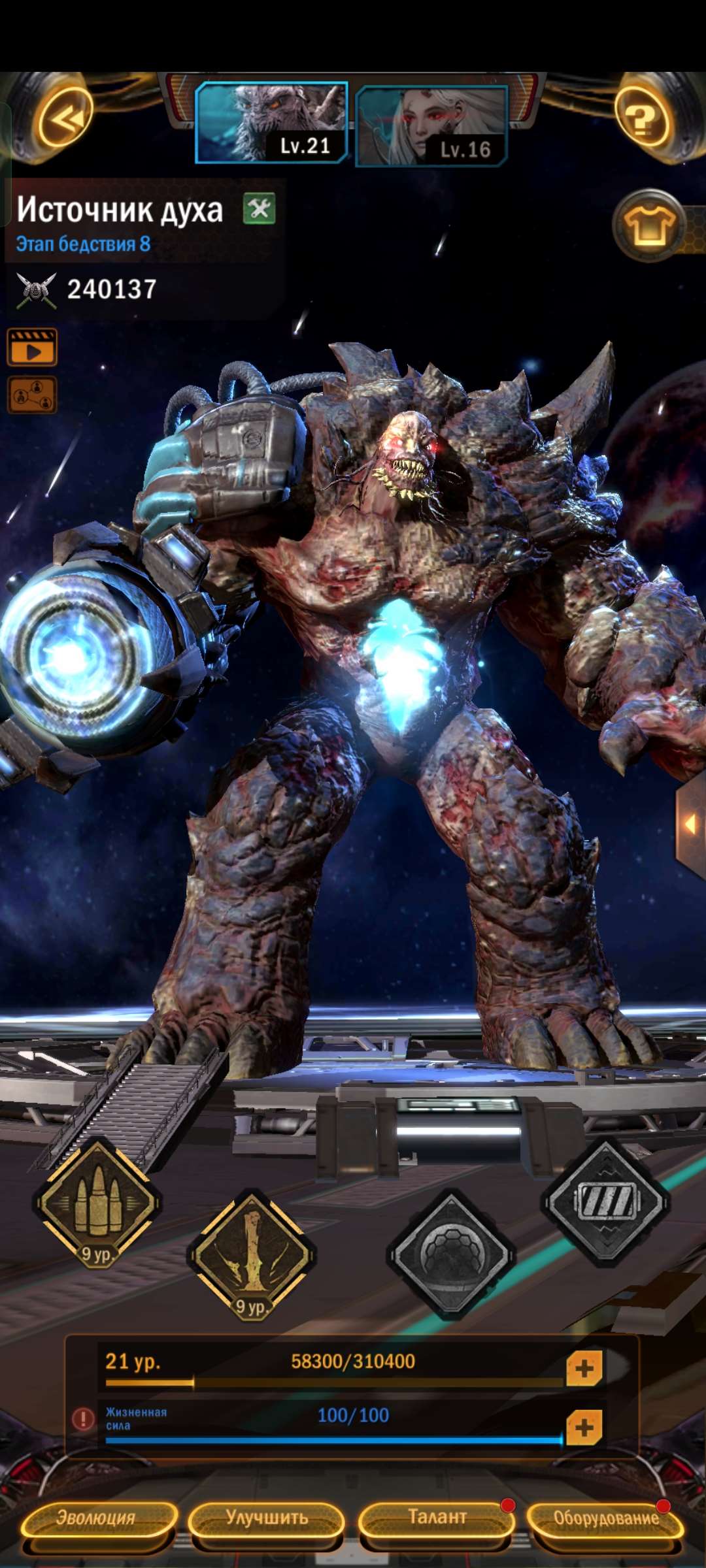Select the Lv.21 monster portrait
The height and width of the screenshot is (1568, 706).
pyautogui.click(x=271, y=122)
